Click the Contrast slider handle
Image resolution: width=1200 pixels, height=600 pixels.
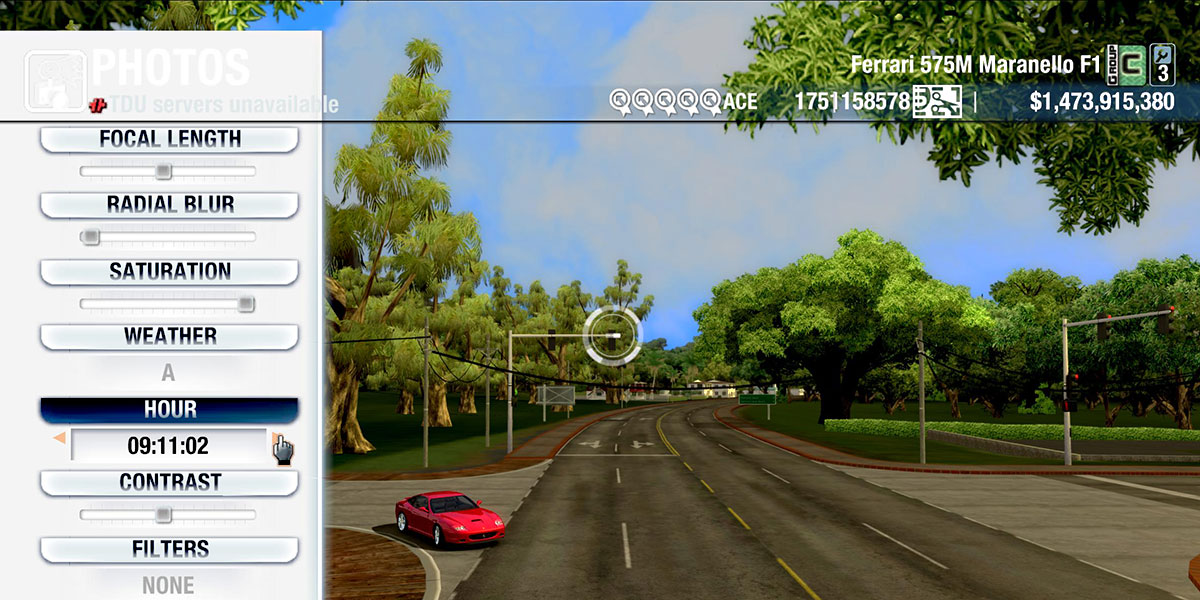point(163,515)
